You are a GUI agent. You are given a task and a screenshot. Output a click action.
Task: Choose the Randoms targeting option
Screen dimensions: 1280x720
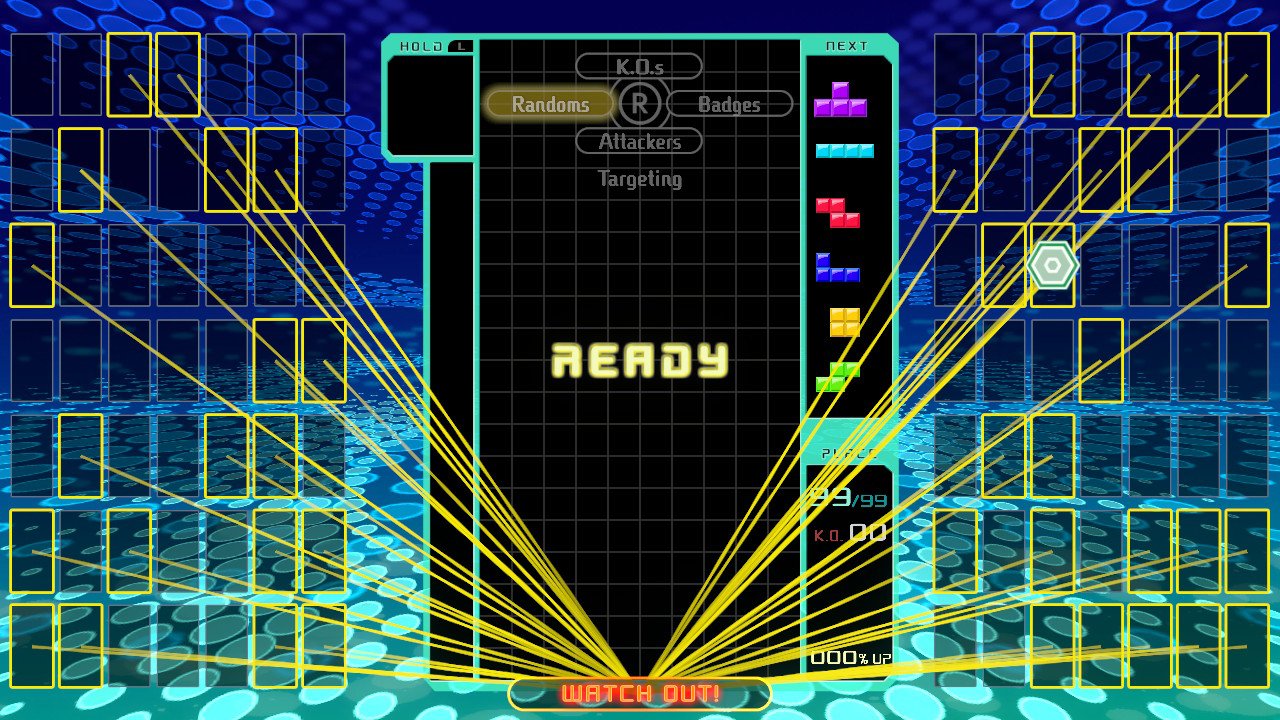click(x=549, y=104)
